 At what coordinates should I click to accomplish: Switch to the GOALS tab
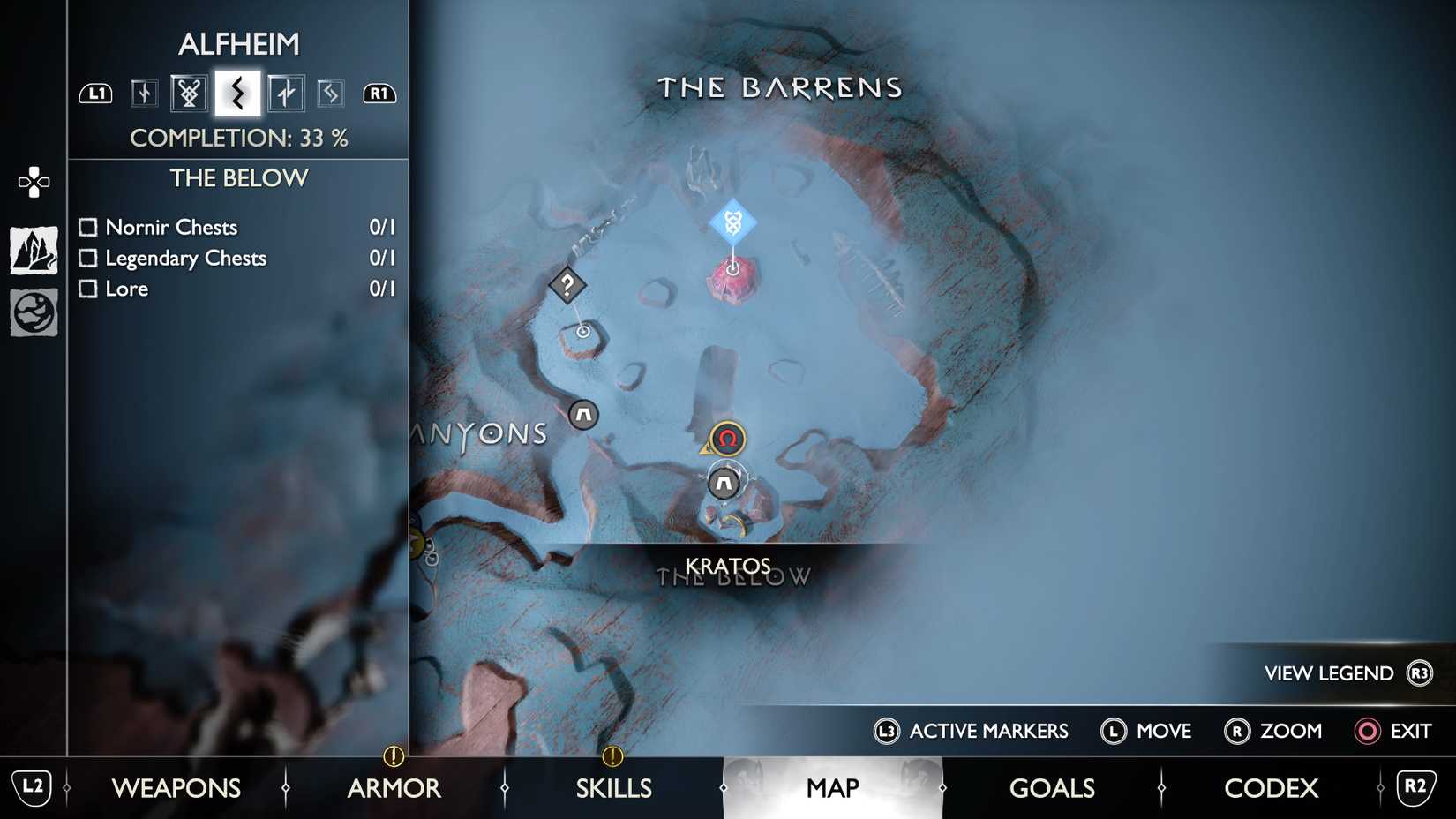tap(1052, 787)
